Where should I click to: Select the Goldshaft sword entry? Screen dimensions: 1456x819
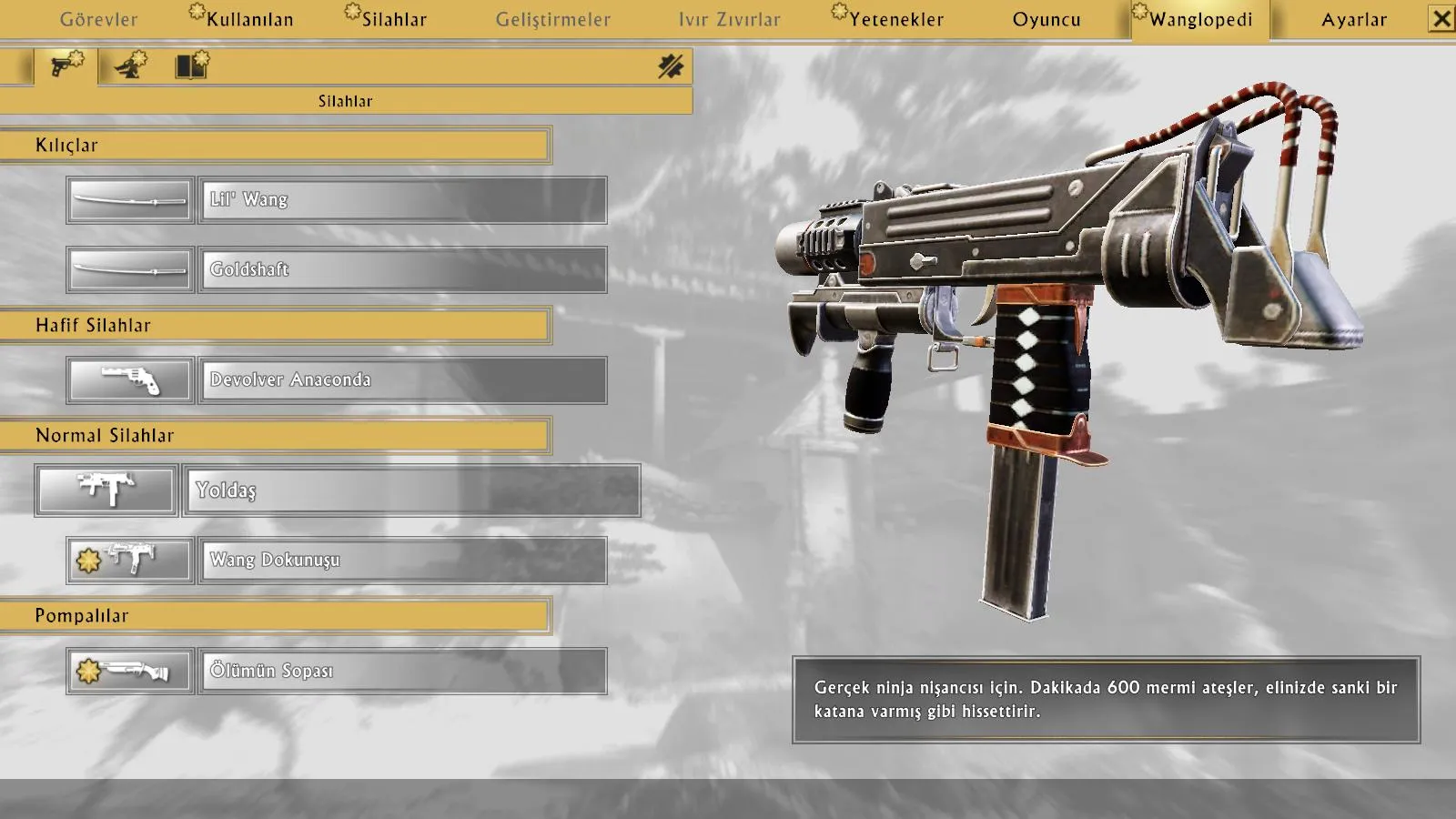402,269
